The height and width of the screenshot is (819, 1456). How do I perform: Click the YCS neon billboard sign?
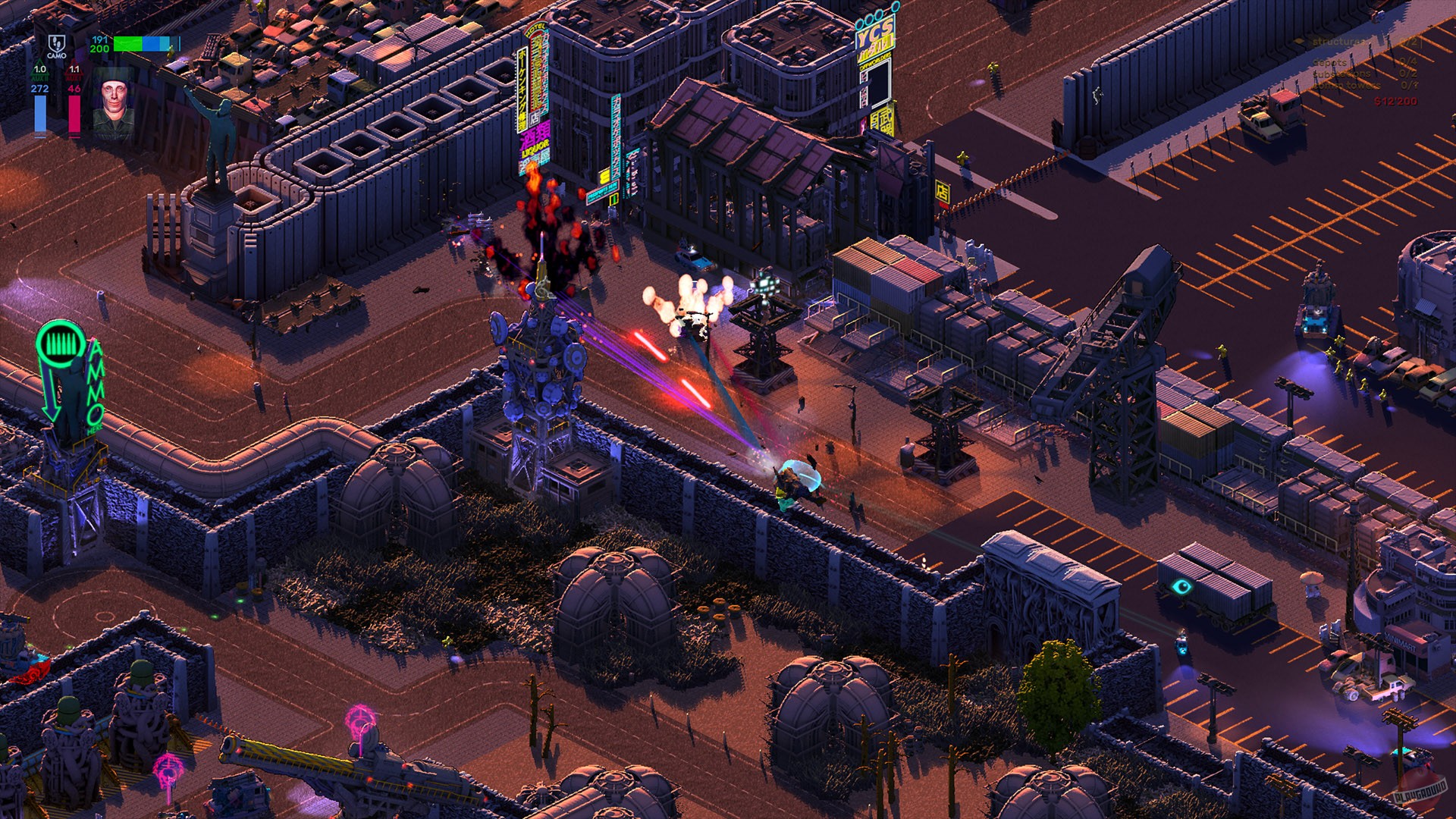point(874,34)
